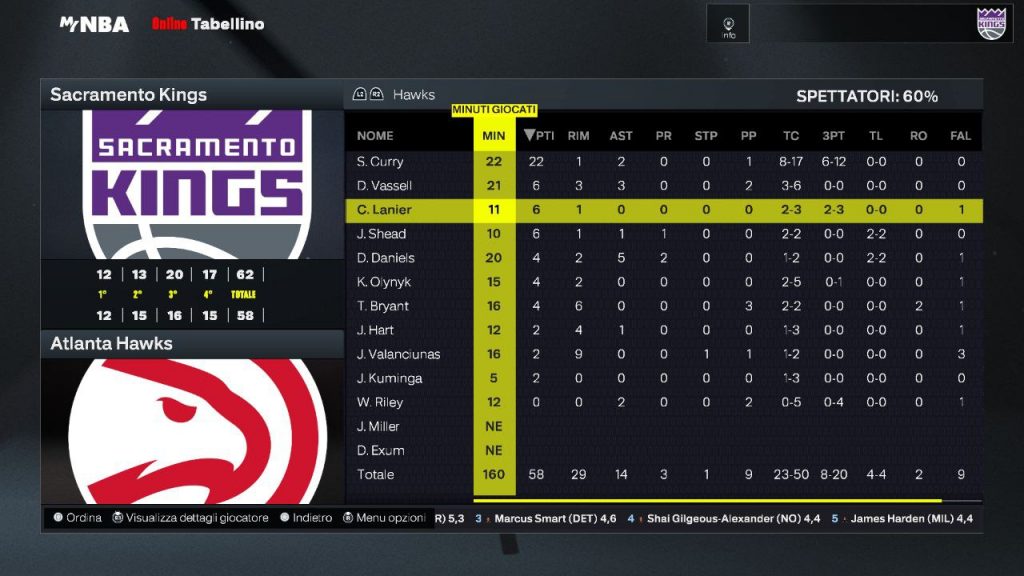Image resolution: width=1024 pixels, height=576 pixels.
Task: Select D. Vassell's stat row
Action: coord(384,186)
